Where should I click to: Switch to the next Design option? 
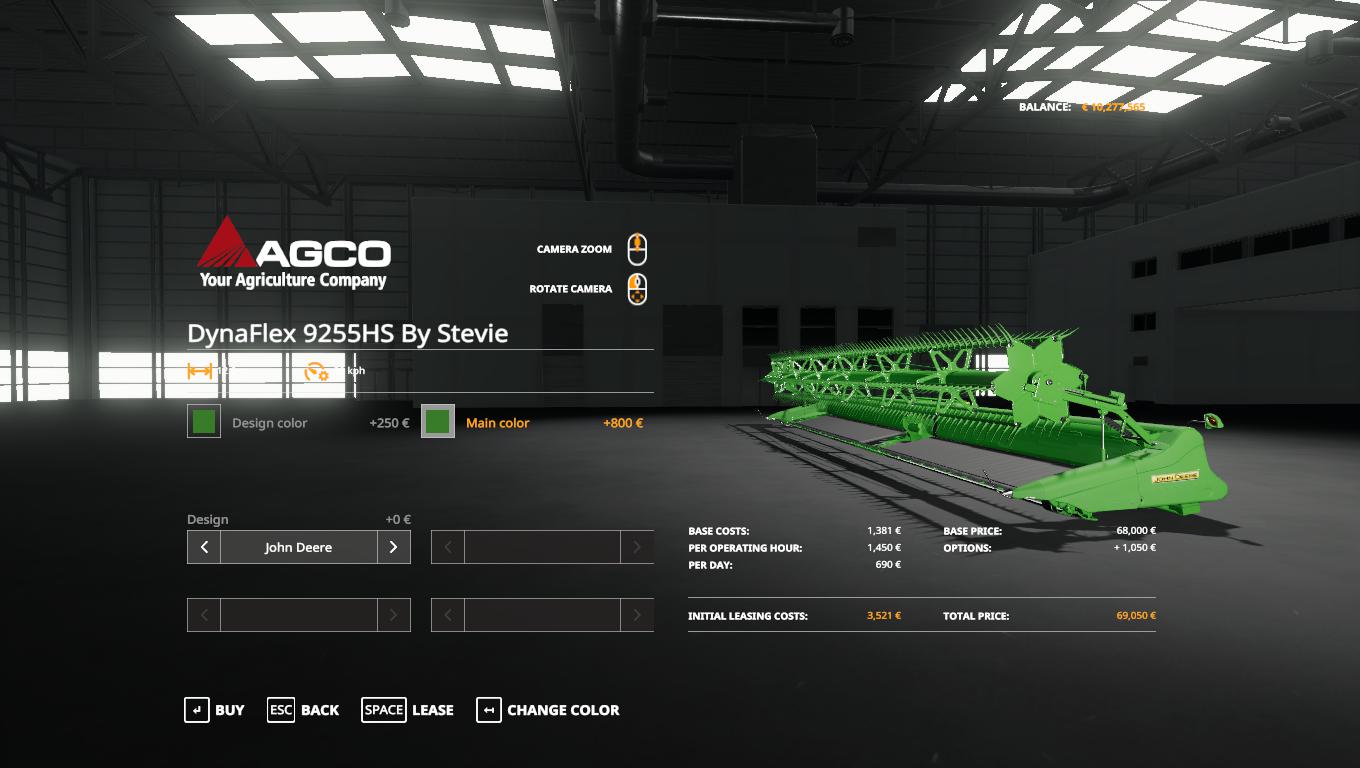click(393, 547)
